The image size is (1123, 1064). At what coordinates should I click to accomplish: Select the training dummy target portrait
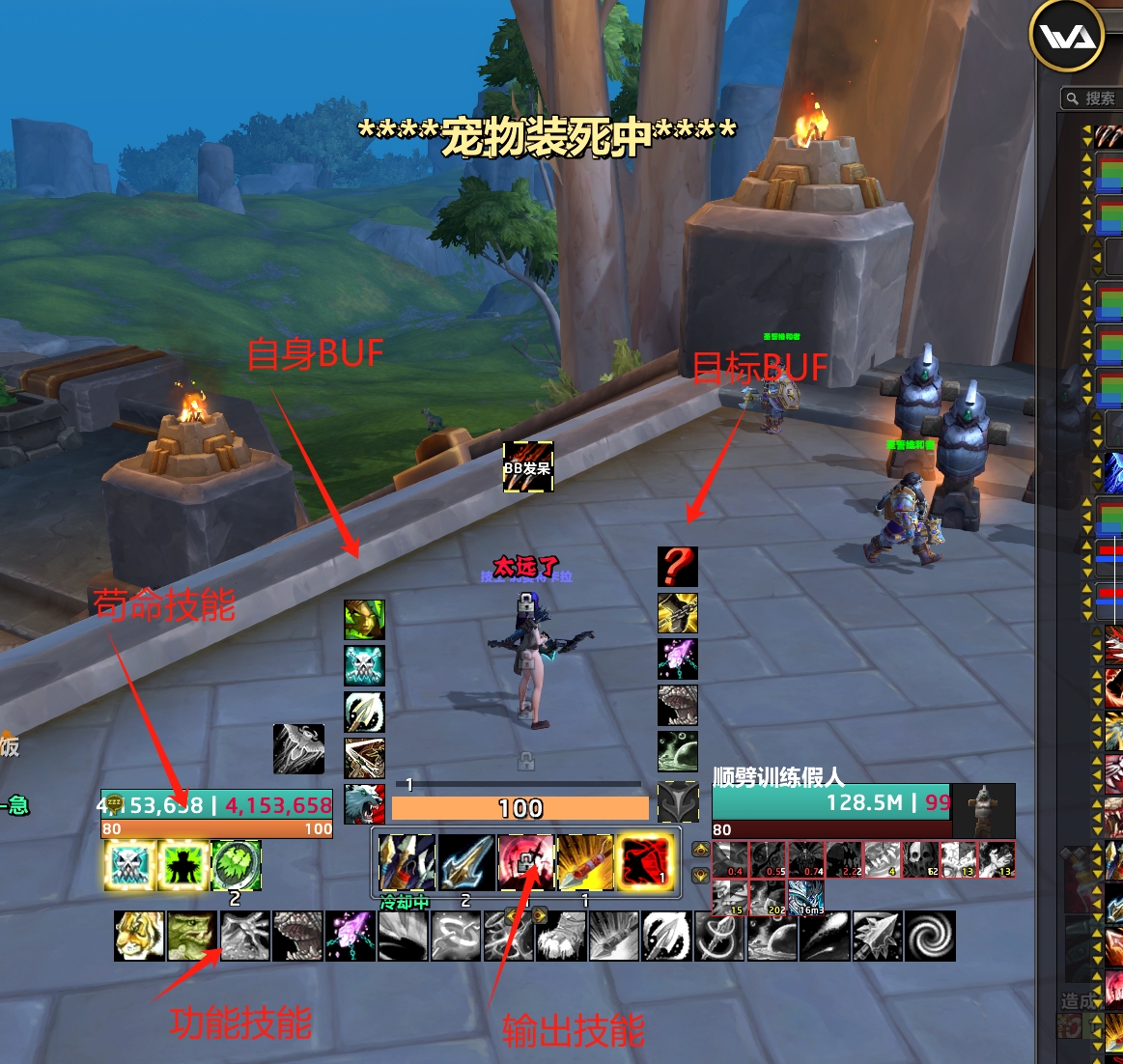[x=984, y=810]
